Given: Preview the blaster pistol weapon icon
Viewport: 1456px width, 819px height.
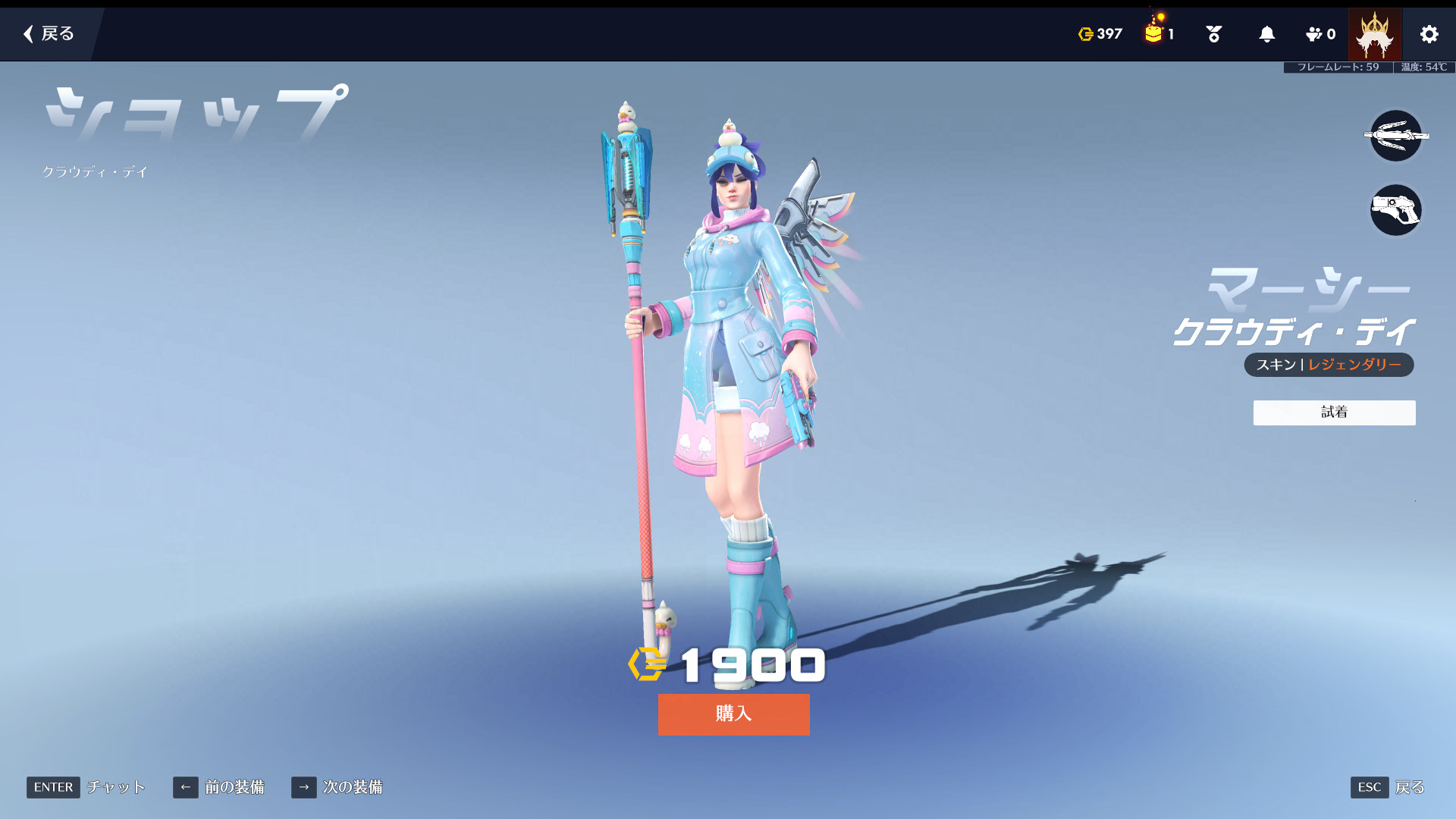Looking at the screenshot, I should coord(1395,210).
